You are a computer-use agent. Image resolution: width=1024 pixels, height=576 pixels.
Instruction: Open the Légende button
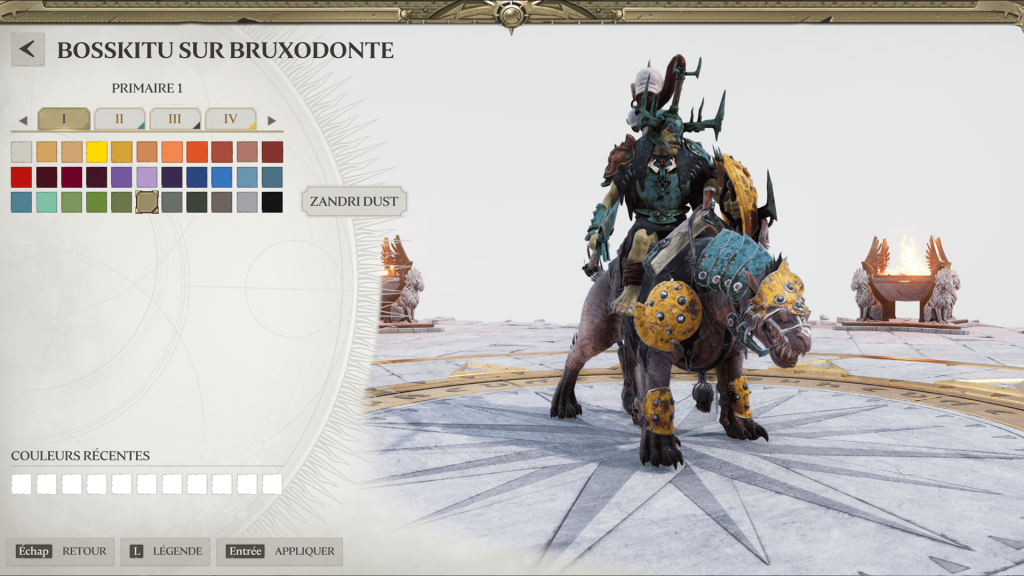(165, 551)
